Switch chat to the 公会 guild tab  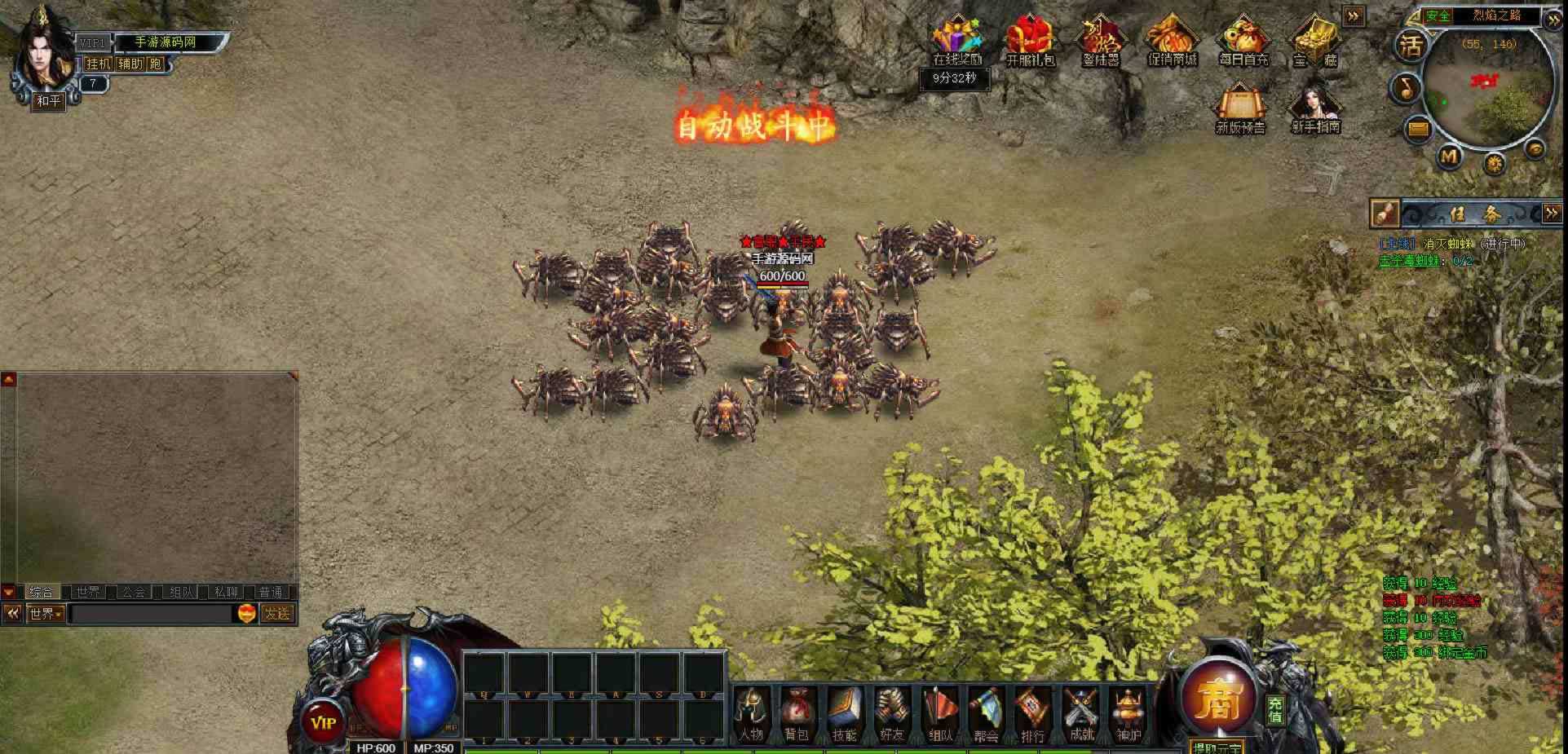(134, 592)
